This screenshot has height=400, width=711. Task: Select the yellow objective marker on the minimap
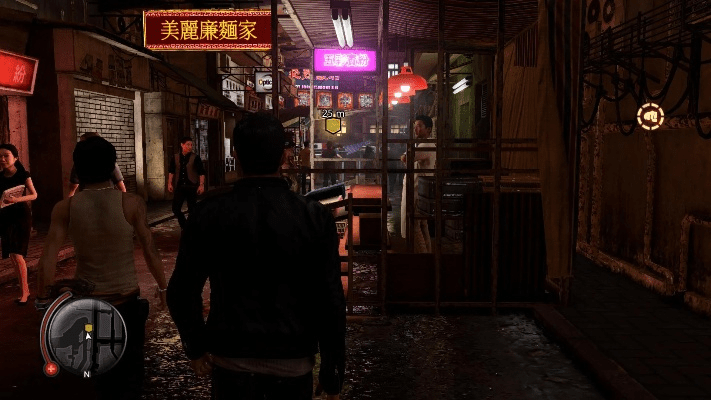pos(89,327)
